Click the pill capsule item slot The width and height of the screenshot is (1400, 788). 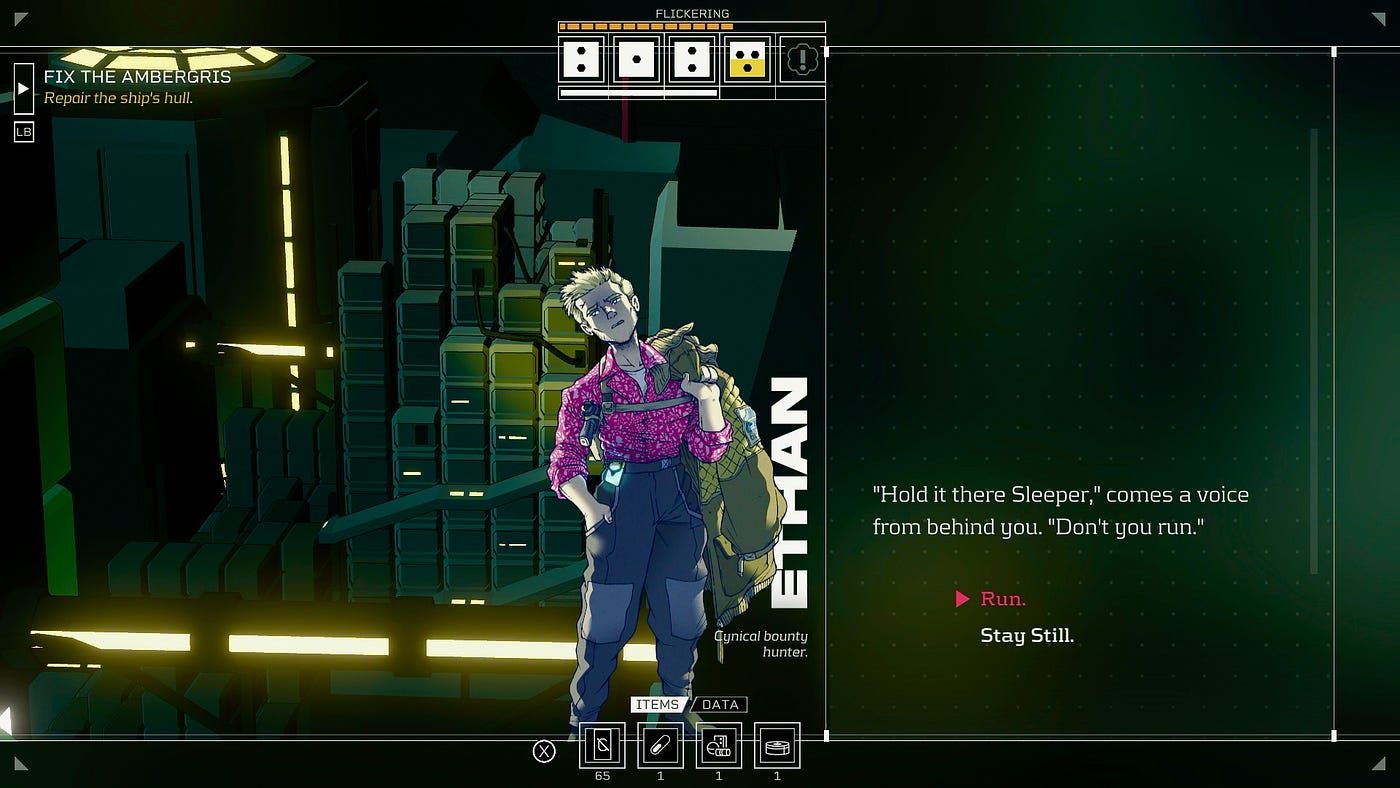pos(660,745)
